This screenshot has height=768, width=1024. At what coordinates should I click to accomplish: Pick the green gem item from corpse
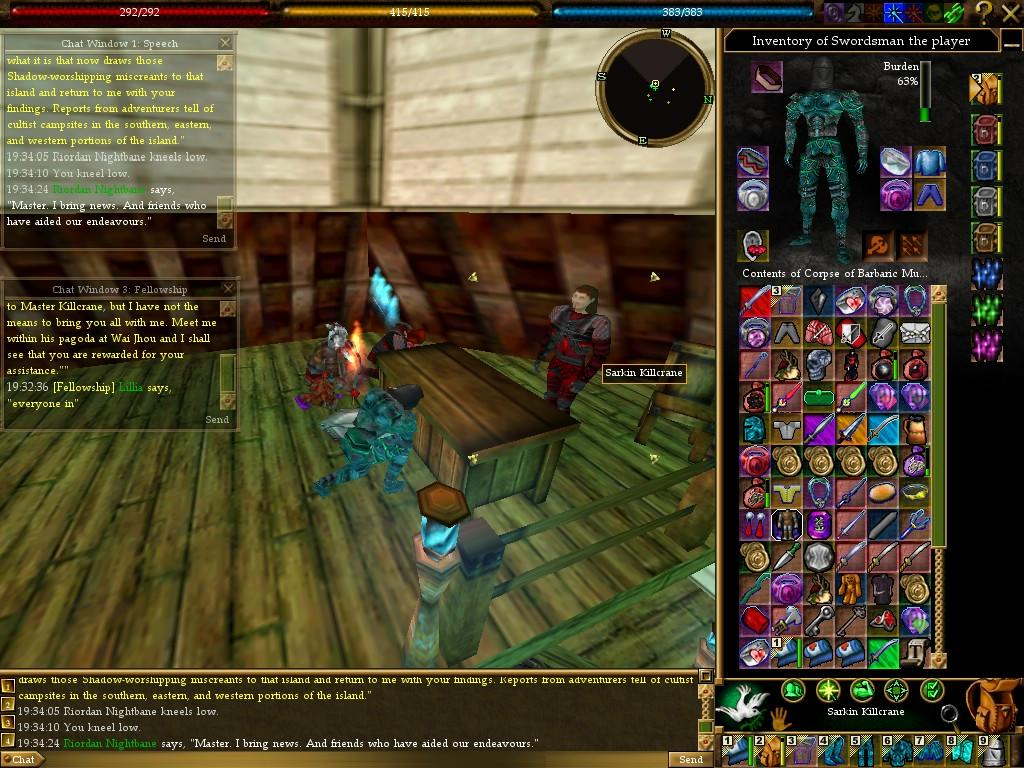coord(819,397)
